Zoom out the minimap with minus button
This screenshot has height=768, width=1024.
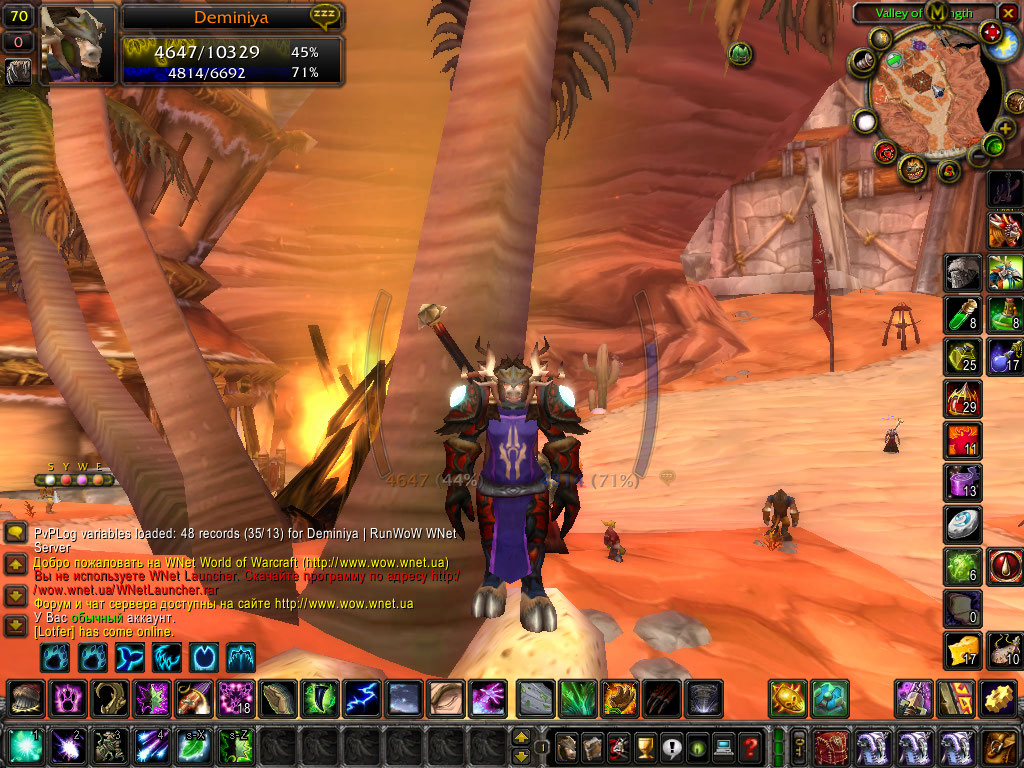click(x=977, y=155)
